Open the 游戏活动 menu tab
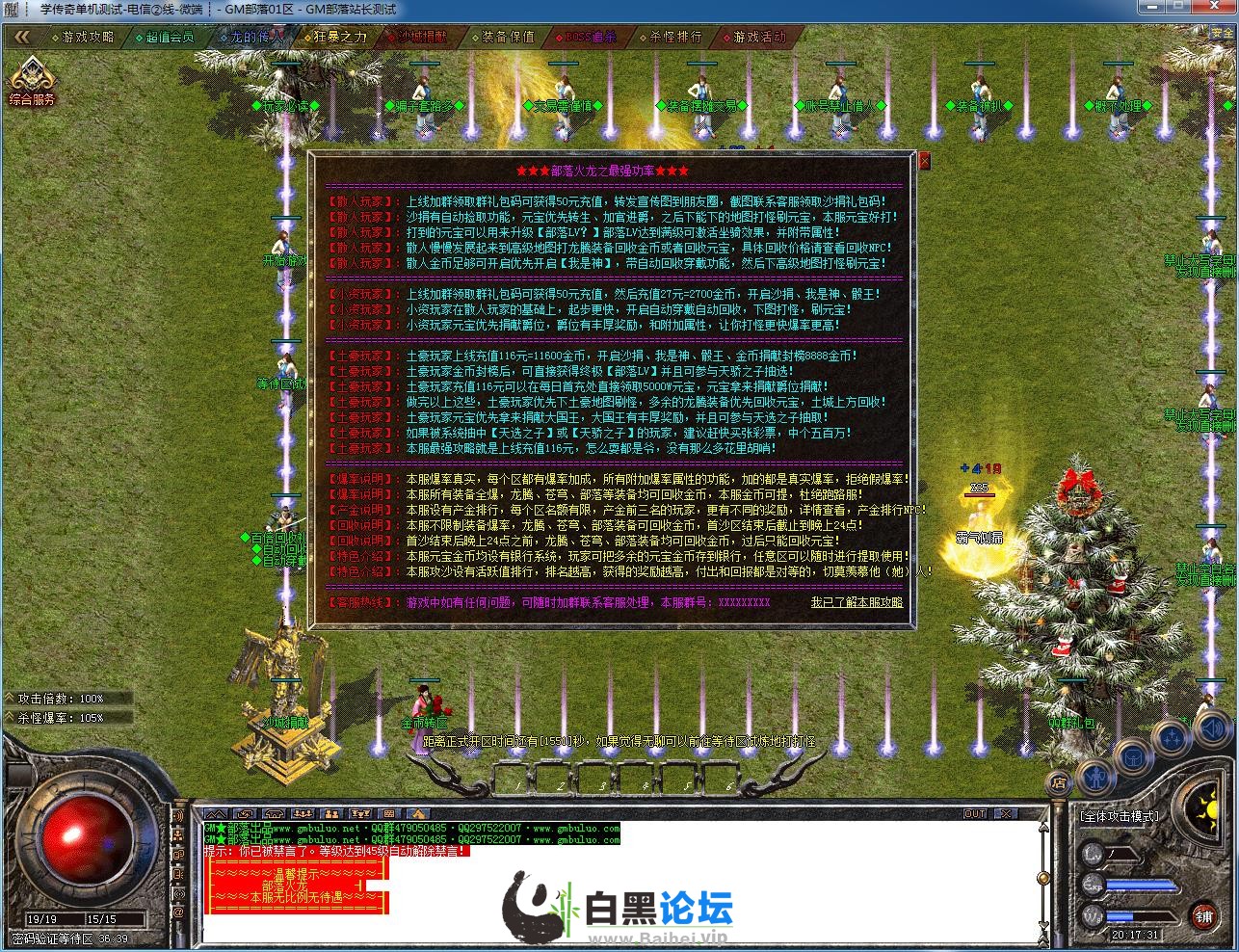This screenshot has width=1239, height=952. [759, 40]
